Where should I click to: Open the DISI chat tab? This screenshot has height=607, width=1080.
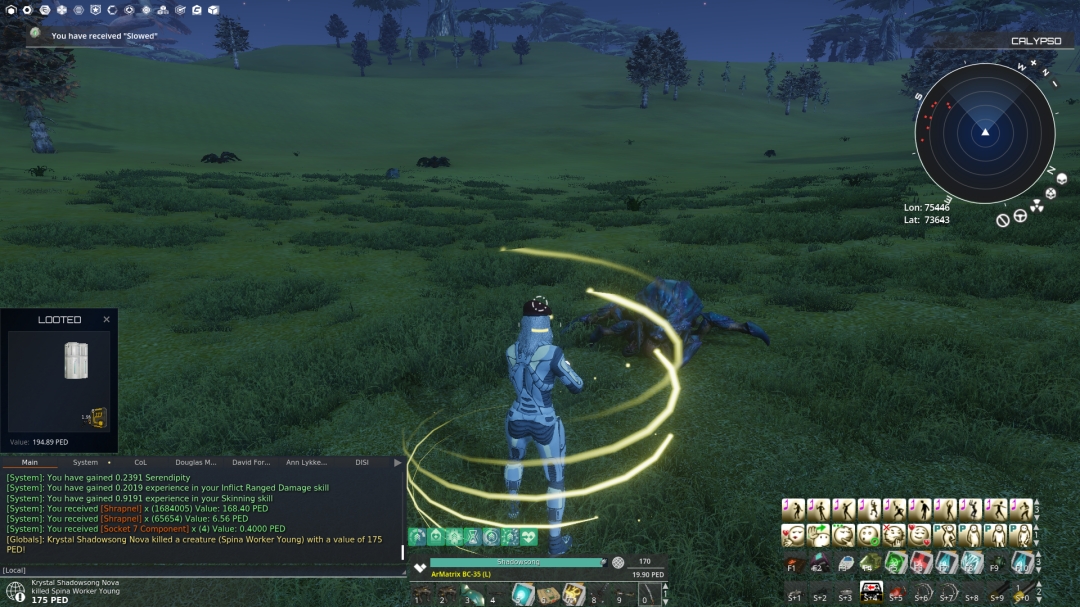[x=362, y=463]
